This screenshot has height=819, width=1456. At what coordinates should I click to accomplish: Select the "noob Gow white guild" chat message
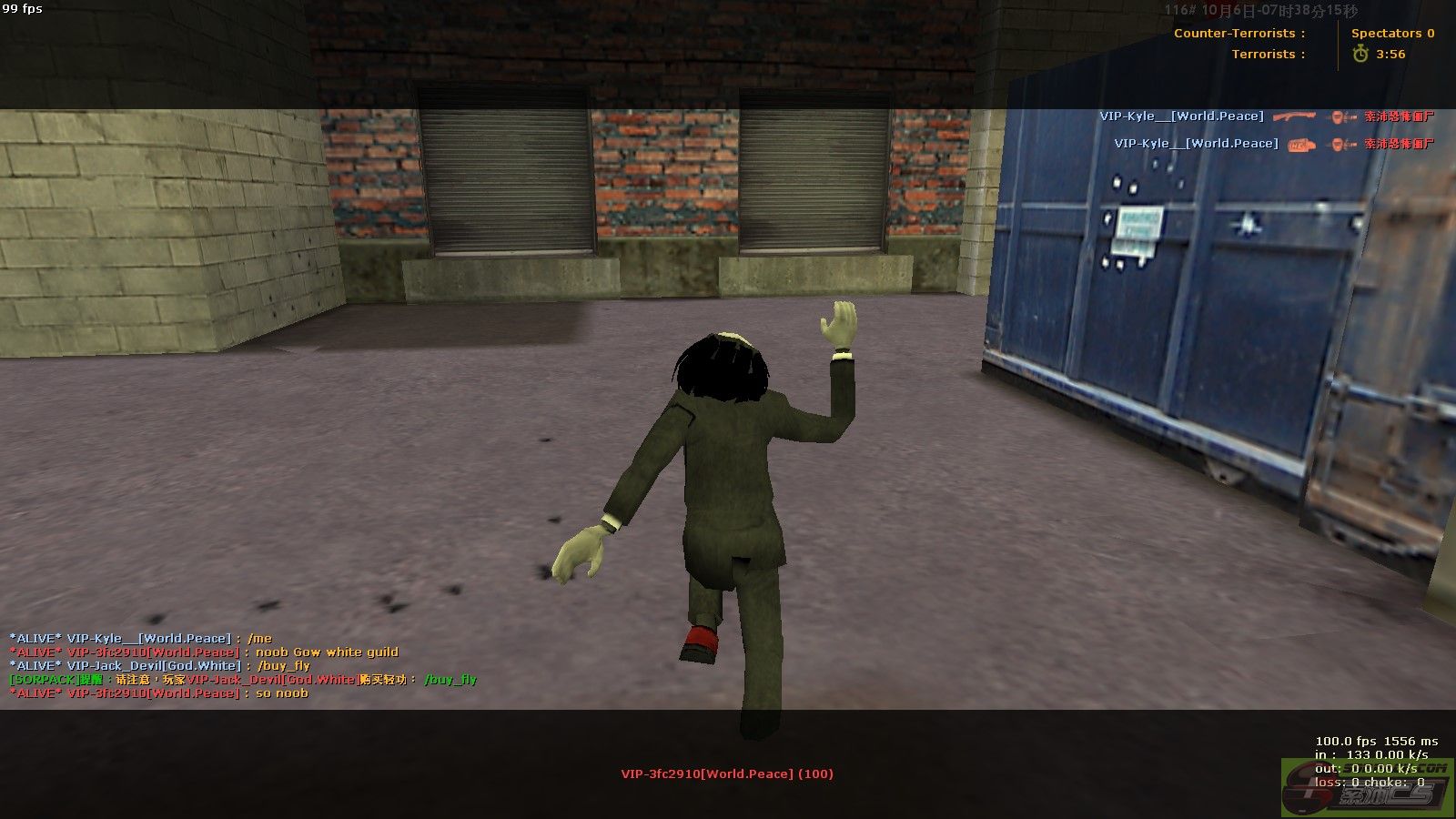[x=326, y=652]
